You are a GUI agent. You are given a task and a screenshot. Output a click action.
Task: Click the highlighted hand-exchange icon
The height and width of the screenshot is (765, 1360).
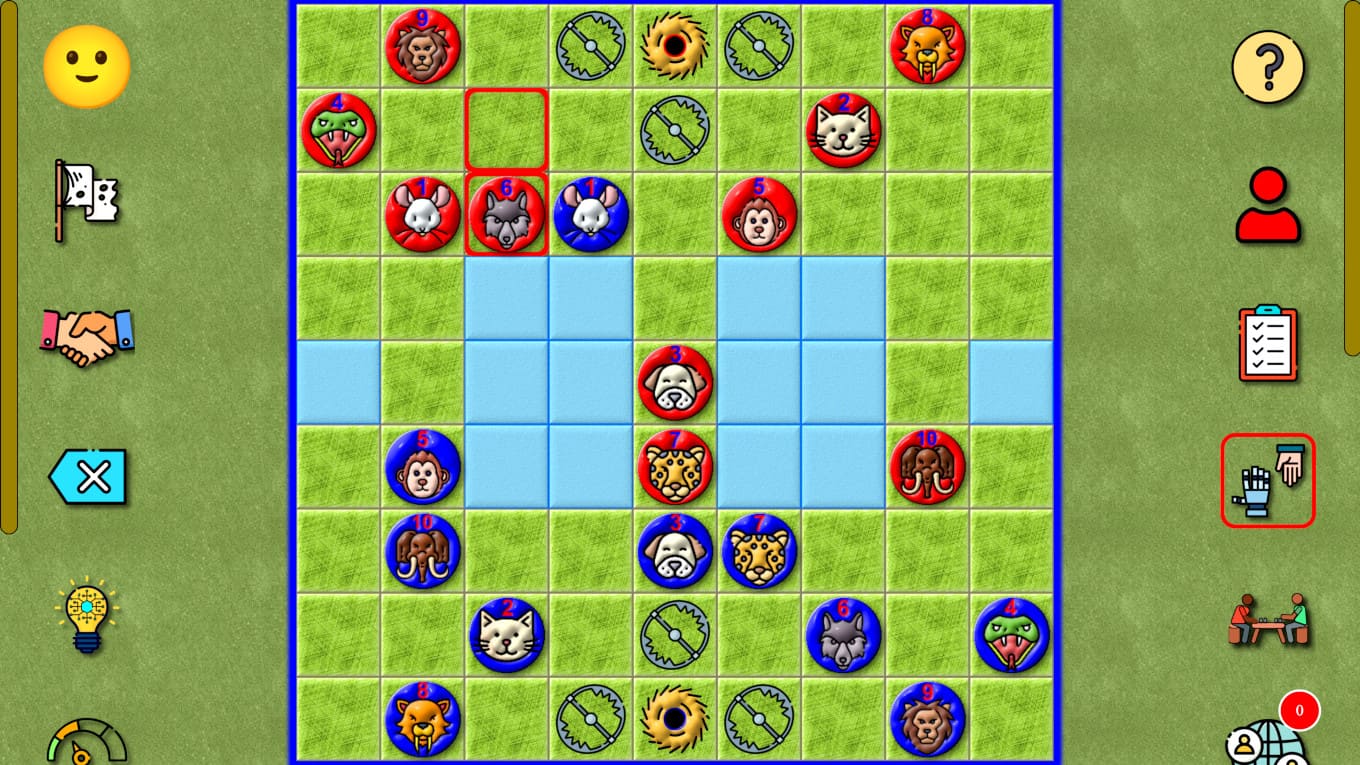[x=1267, y=480]
